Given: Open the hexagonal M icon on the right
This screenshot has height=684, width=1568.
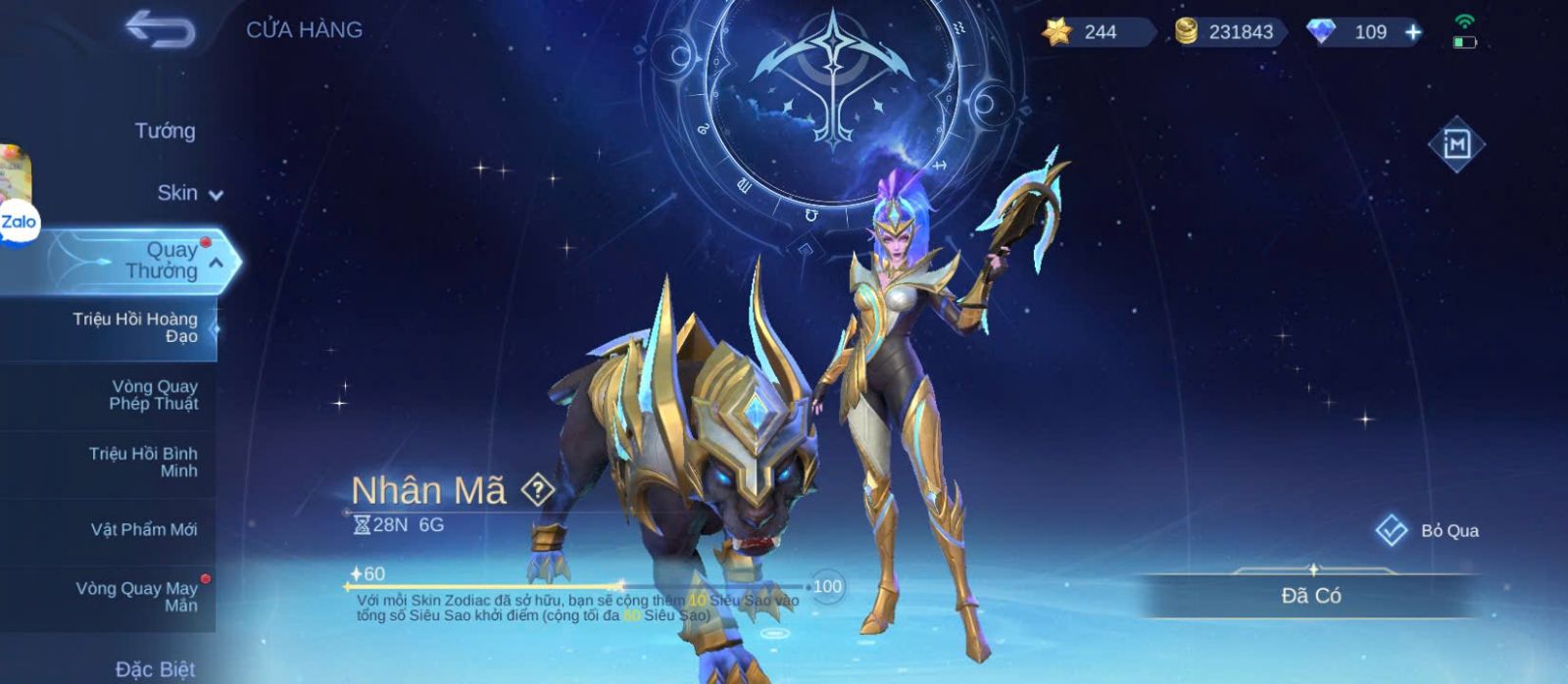Looking at the screenshot, I should pyautogui.click(x=1456, y=144).
